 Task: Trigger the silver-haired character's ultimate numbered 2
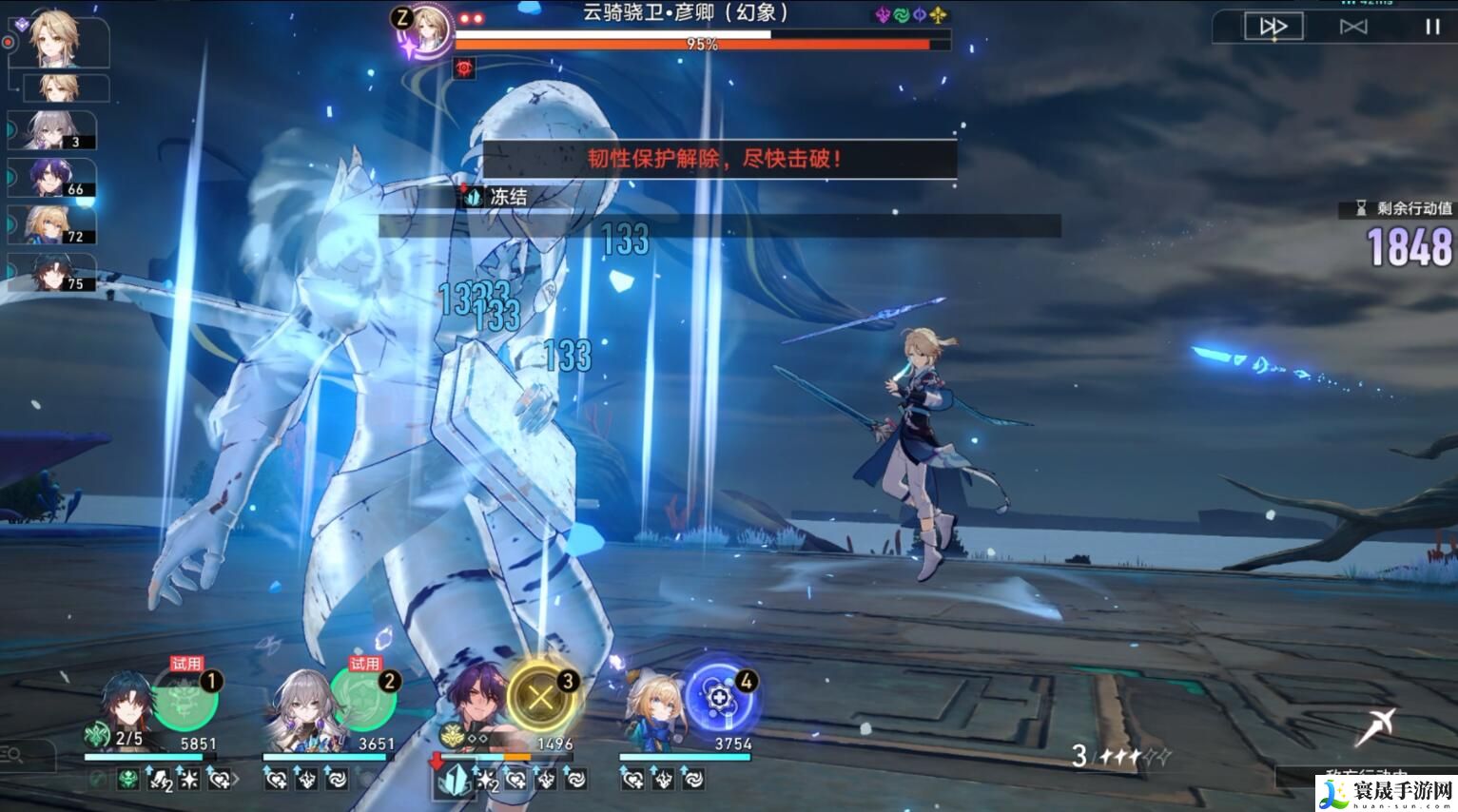(363, 699)
